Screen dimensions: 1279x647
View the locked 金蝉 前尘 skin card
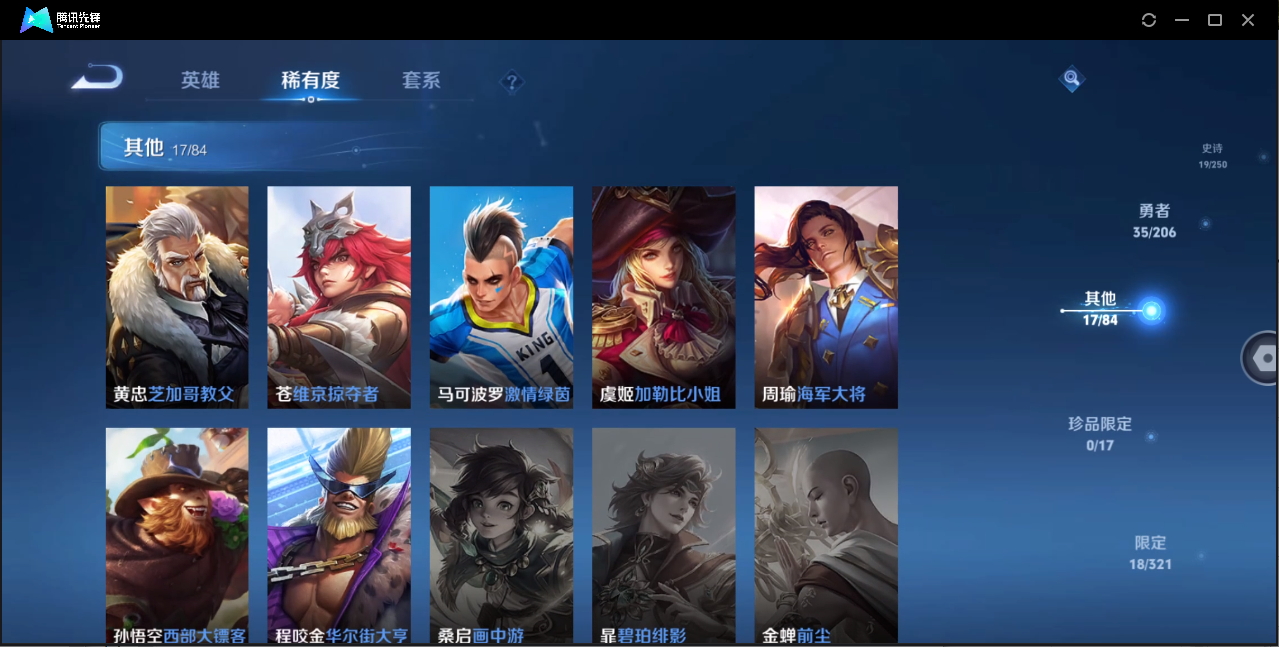(x=826, y=535)
